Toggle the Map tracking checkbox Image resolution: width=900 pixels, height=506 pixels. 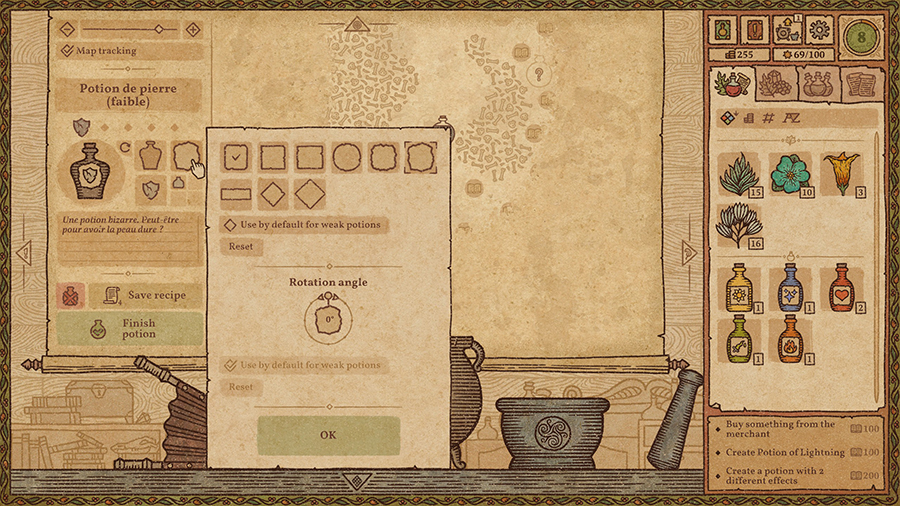[68, 50]
